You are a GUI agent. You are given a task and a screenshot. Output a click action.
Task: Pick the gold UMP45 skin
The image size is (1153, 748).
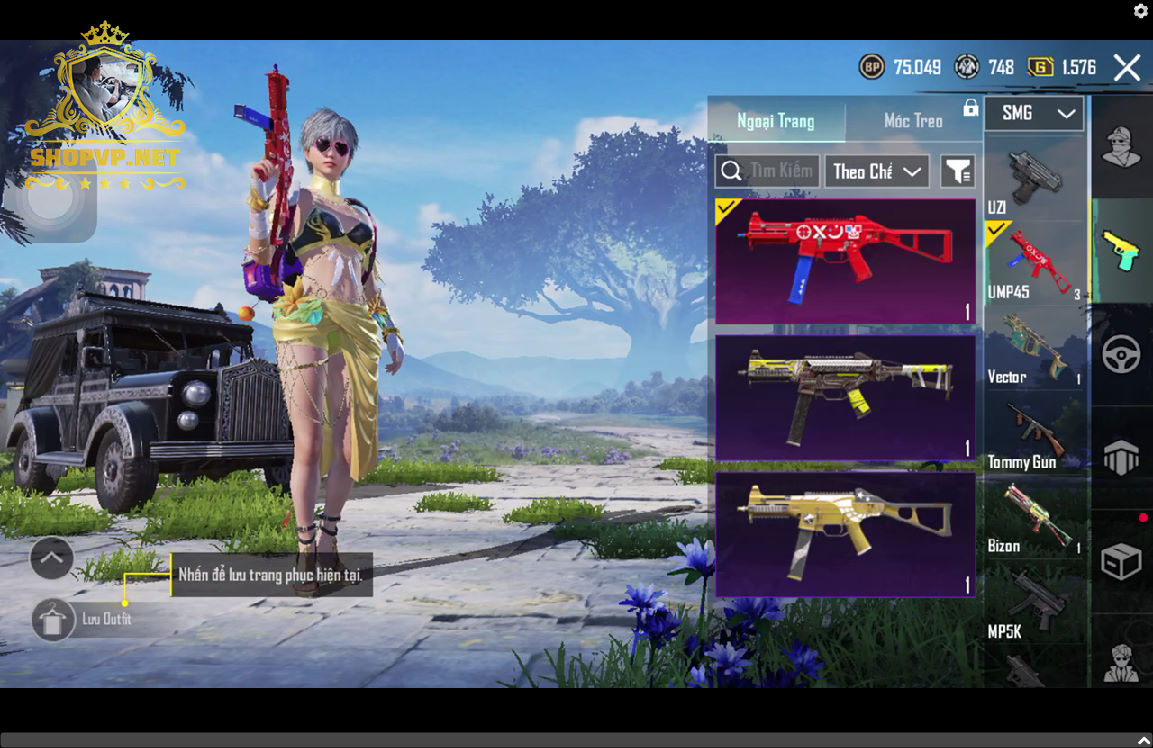coord(845,534)
